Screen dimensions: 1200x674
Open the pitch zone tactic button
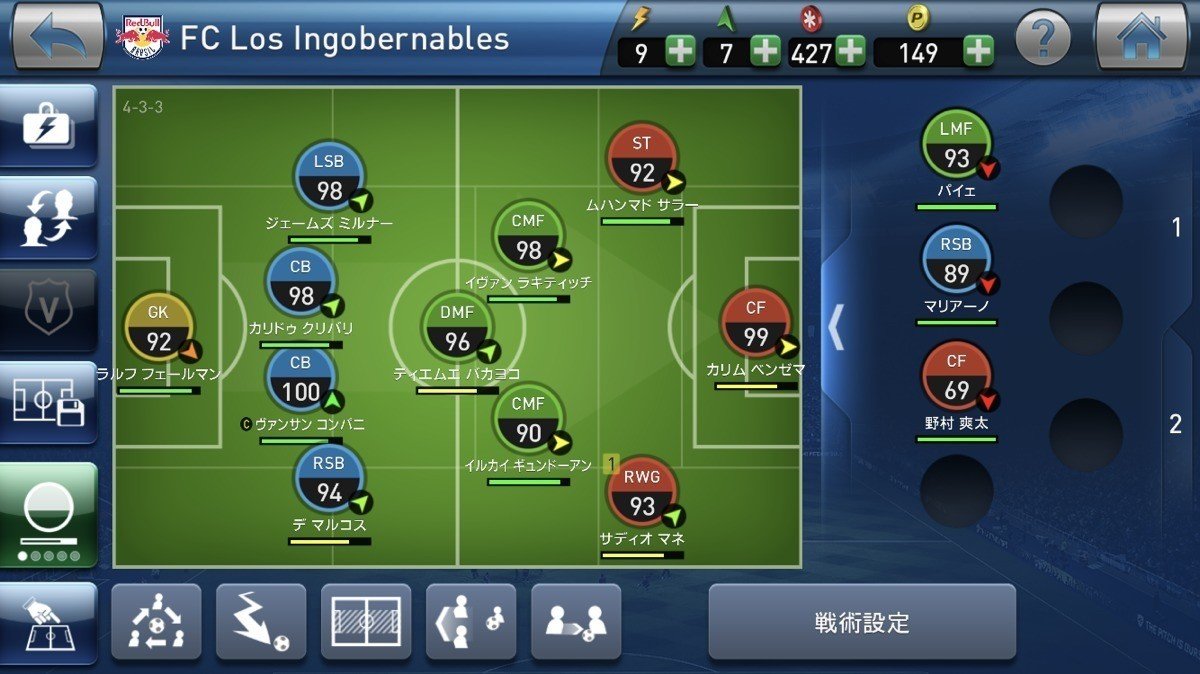366,622
